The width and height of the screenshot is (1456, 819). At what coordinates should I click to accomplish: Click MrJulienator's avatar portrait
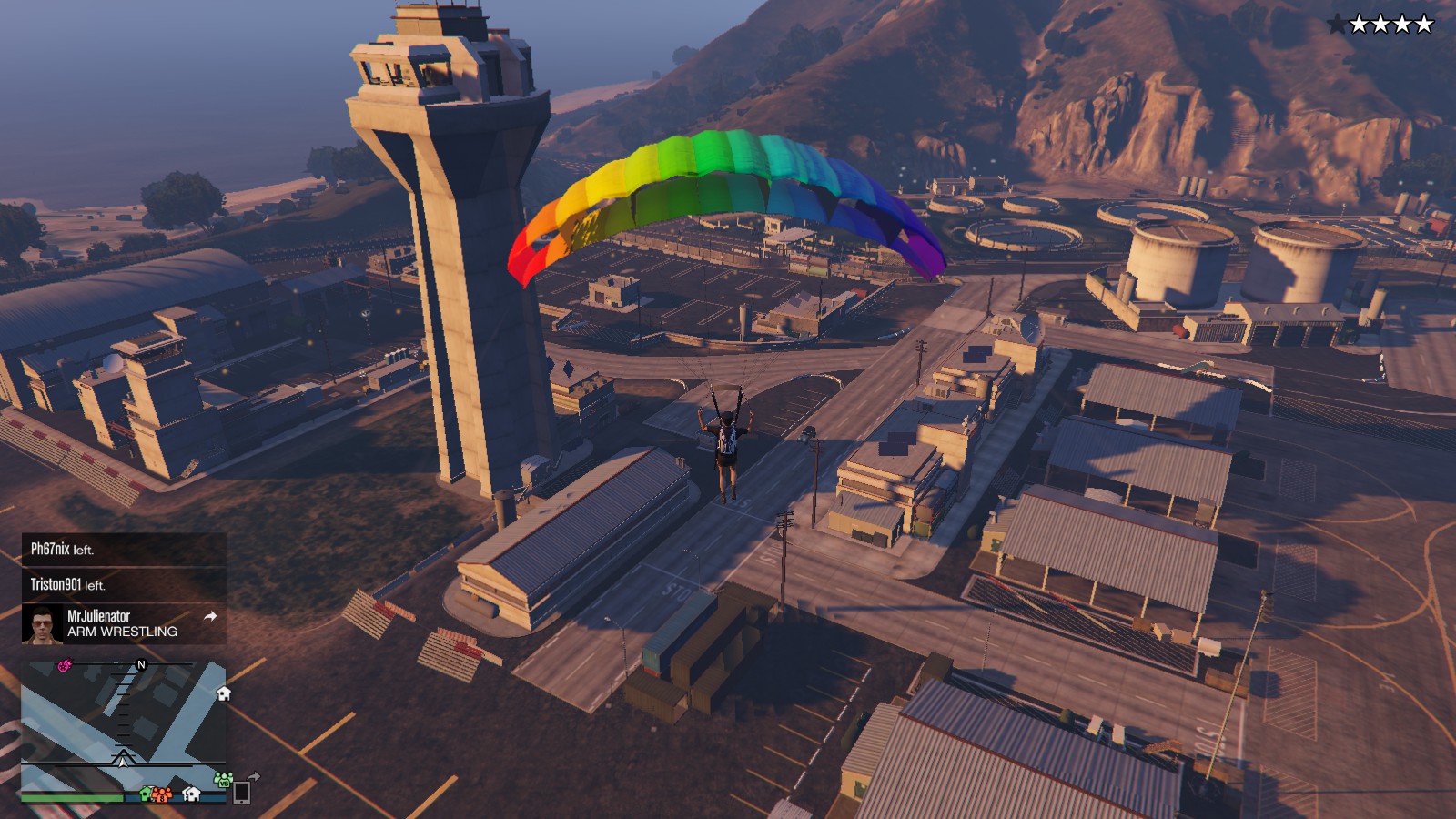(41, 624)
